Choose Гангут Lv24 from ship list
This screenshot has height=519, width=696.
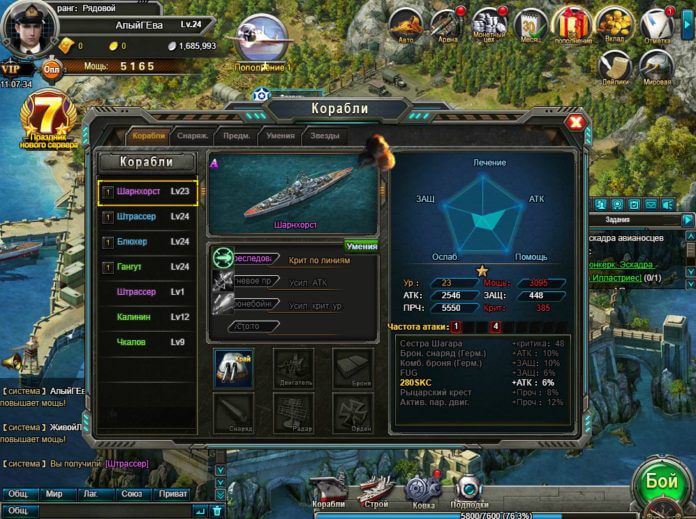coord(148,267)
